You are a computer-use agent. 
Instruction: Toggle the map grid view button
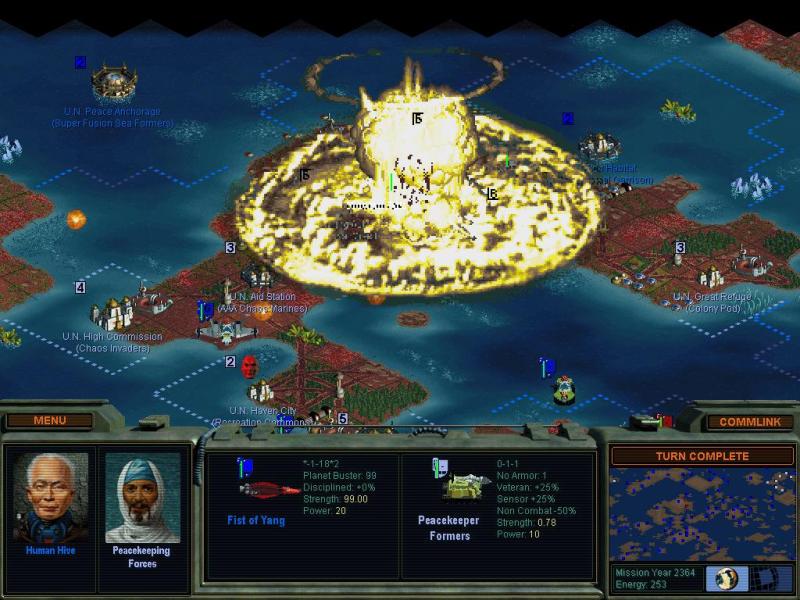point(770,579)
